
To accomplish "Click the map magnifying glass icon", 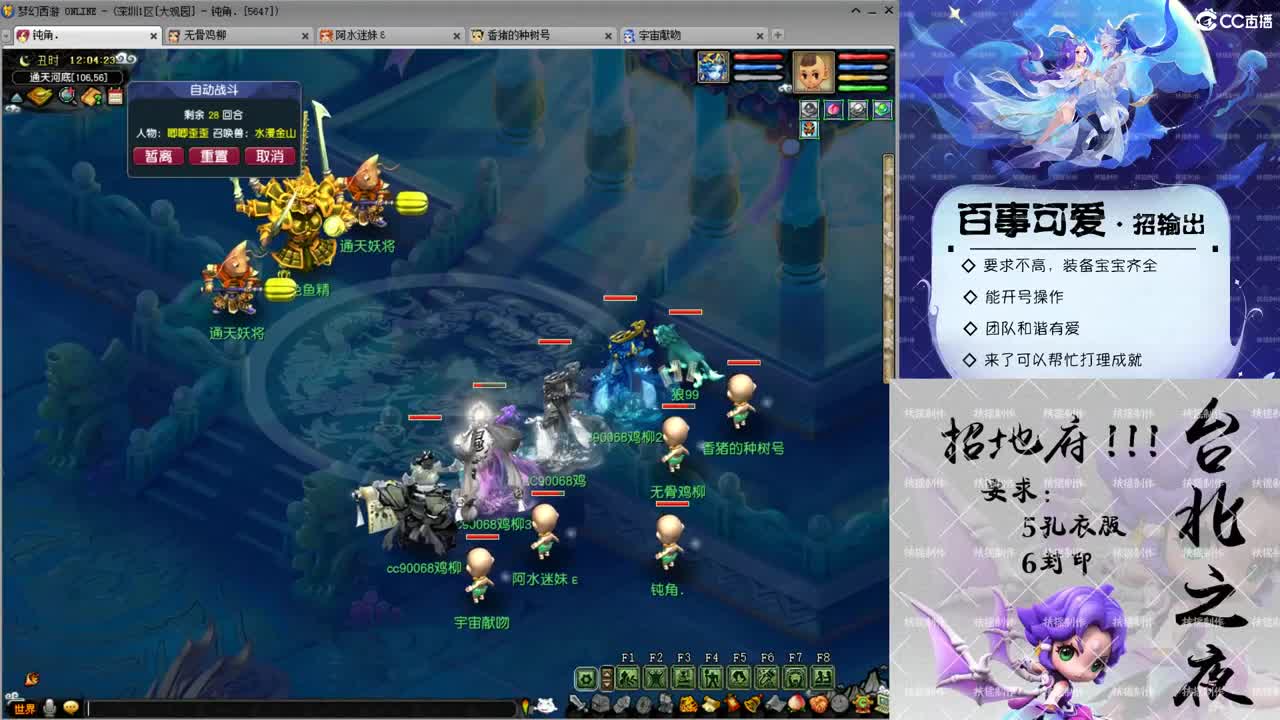I will tap(67, 98).
